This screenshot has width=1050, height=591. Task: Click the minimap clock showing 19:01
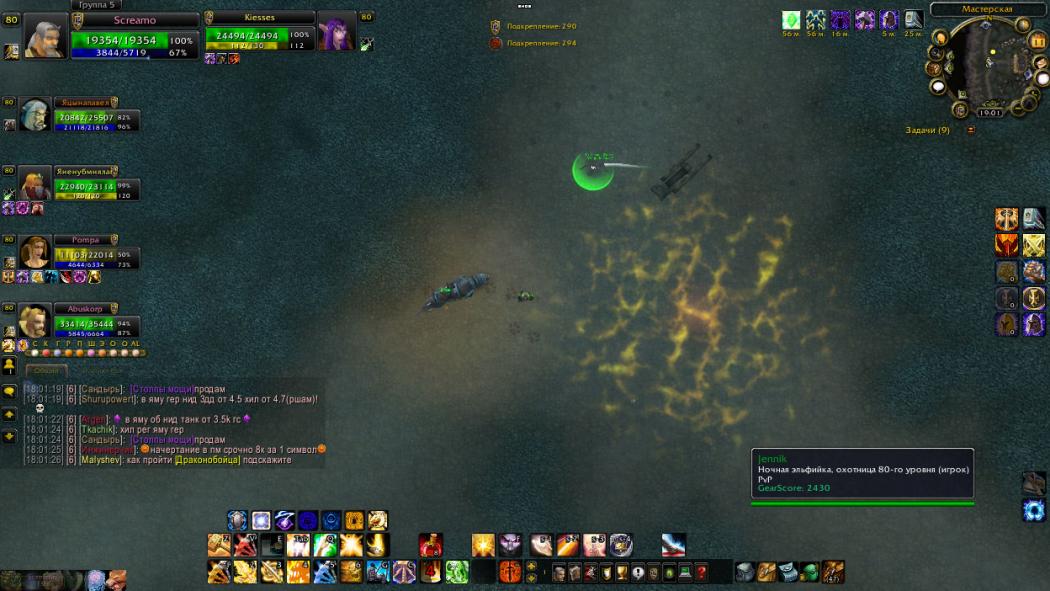(988, 113)
